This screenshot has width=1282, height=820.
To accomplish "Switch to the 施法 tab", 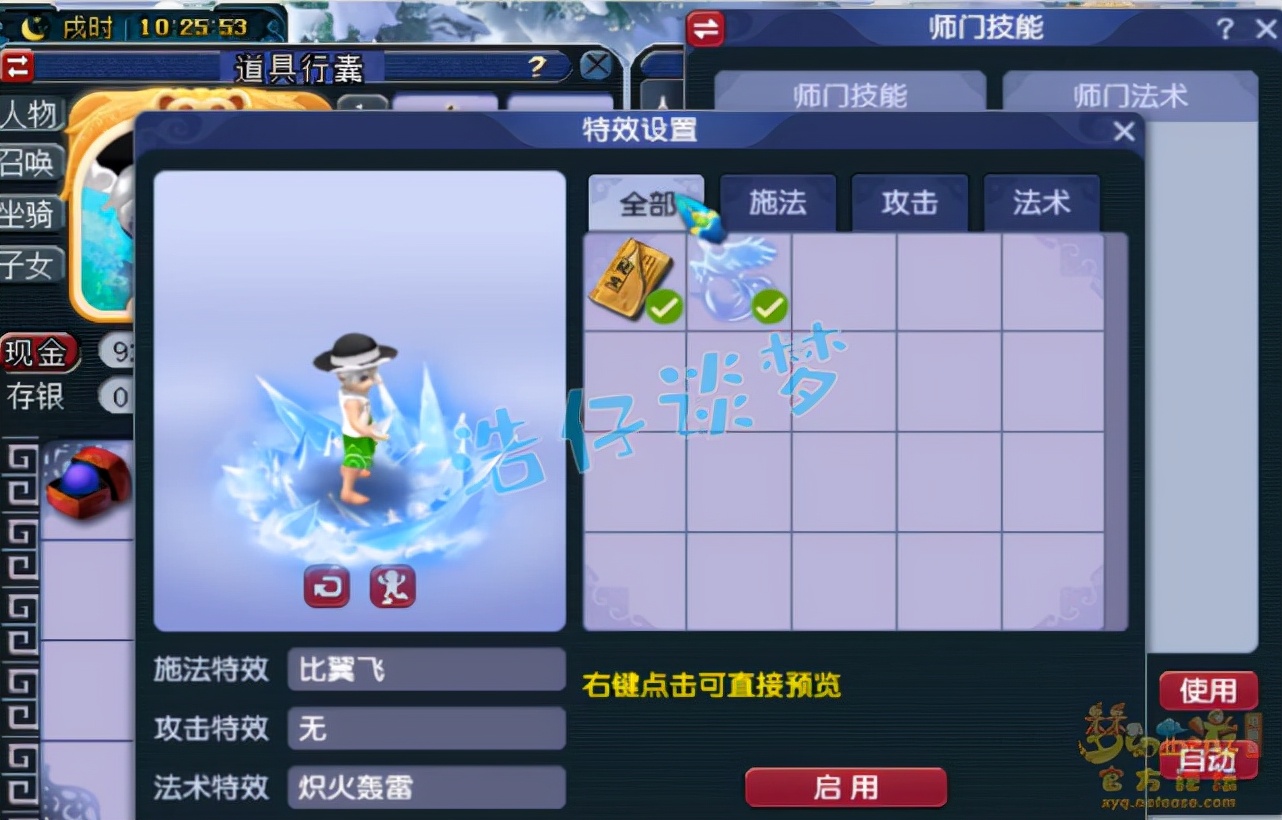I will click(778, 202).
